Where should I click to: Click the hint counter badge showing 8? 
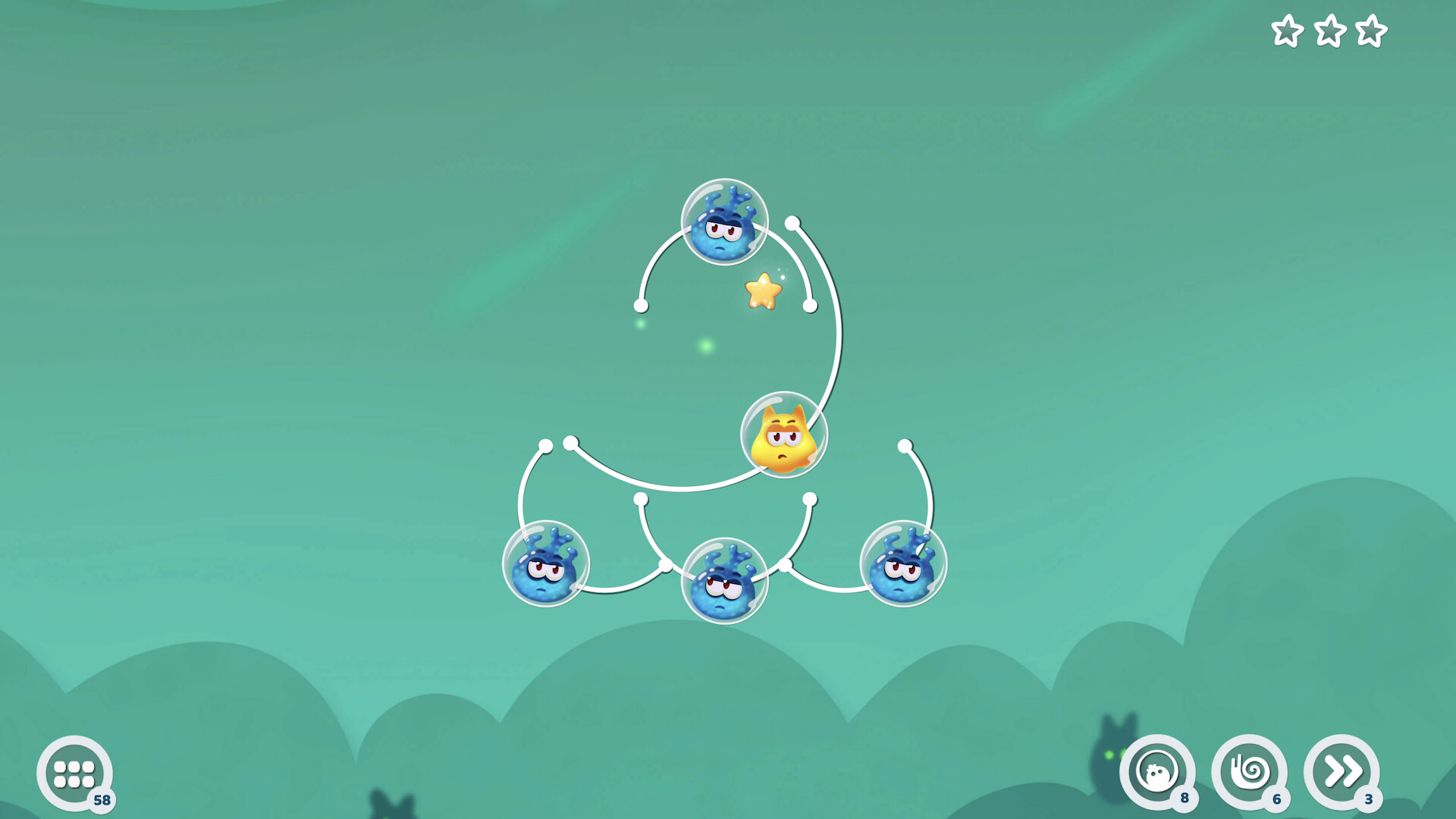(x=1185, y=798)
